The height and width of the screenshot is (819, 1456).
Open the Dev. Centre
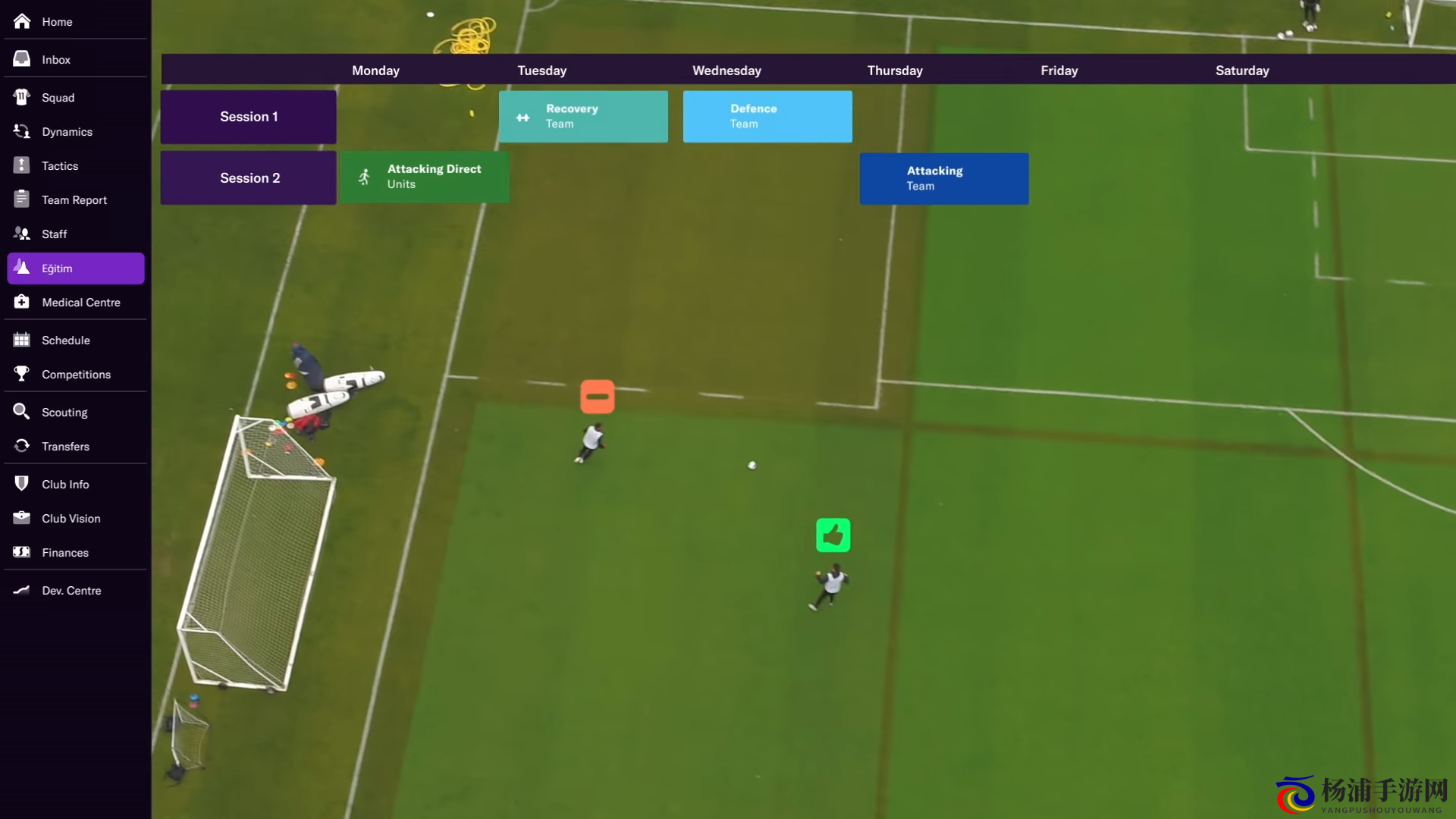click(x=71, y=591)
